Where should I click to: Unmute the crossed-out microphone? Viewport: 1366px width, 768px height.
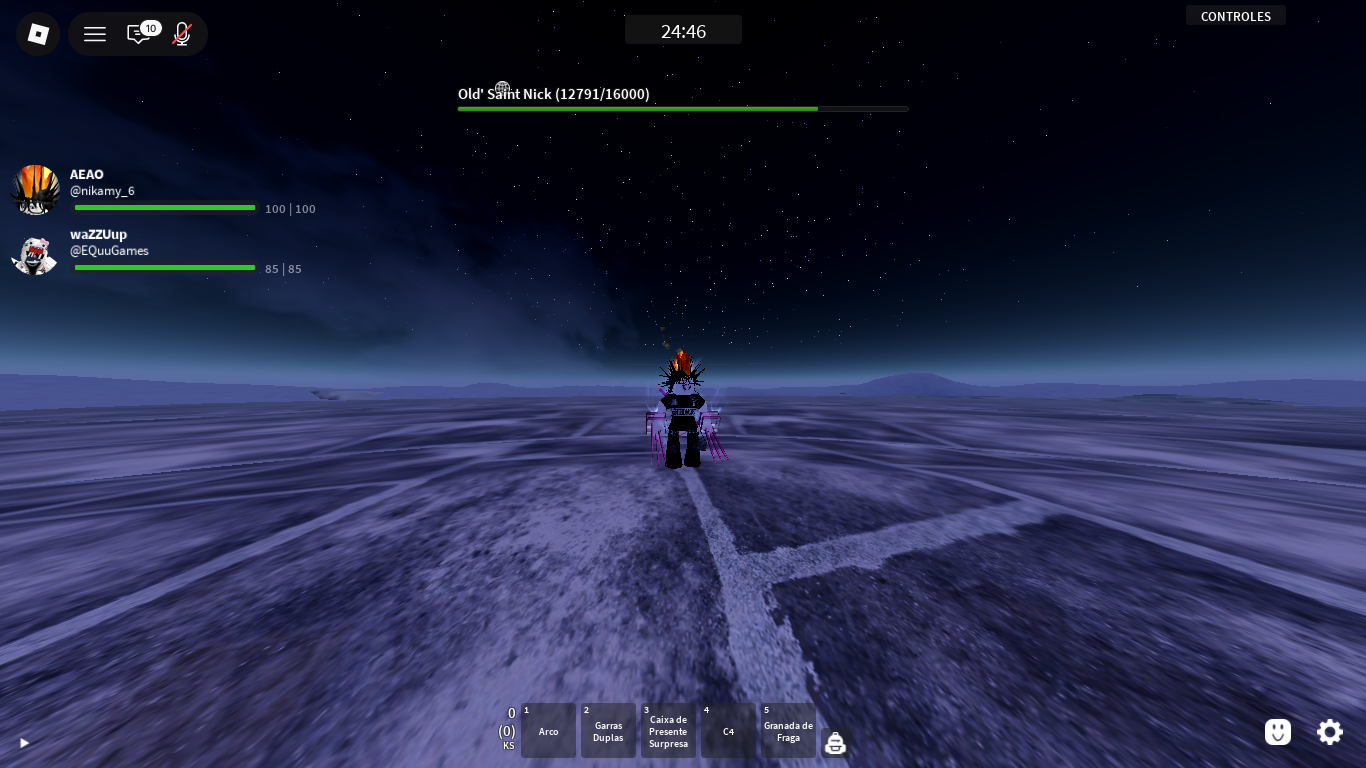(x=181, y=34)
